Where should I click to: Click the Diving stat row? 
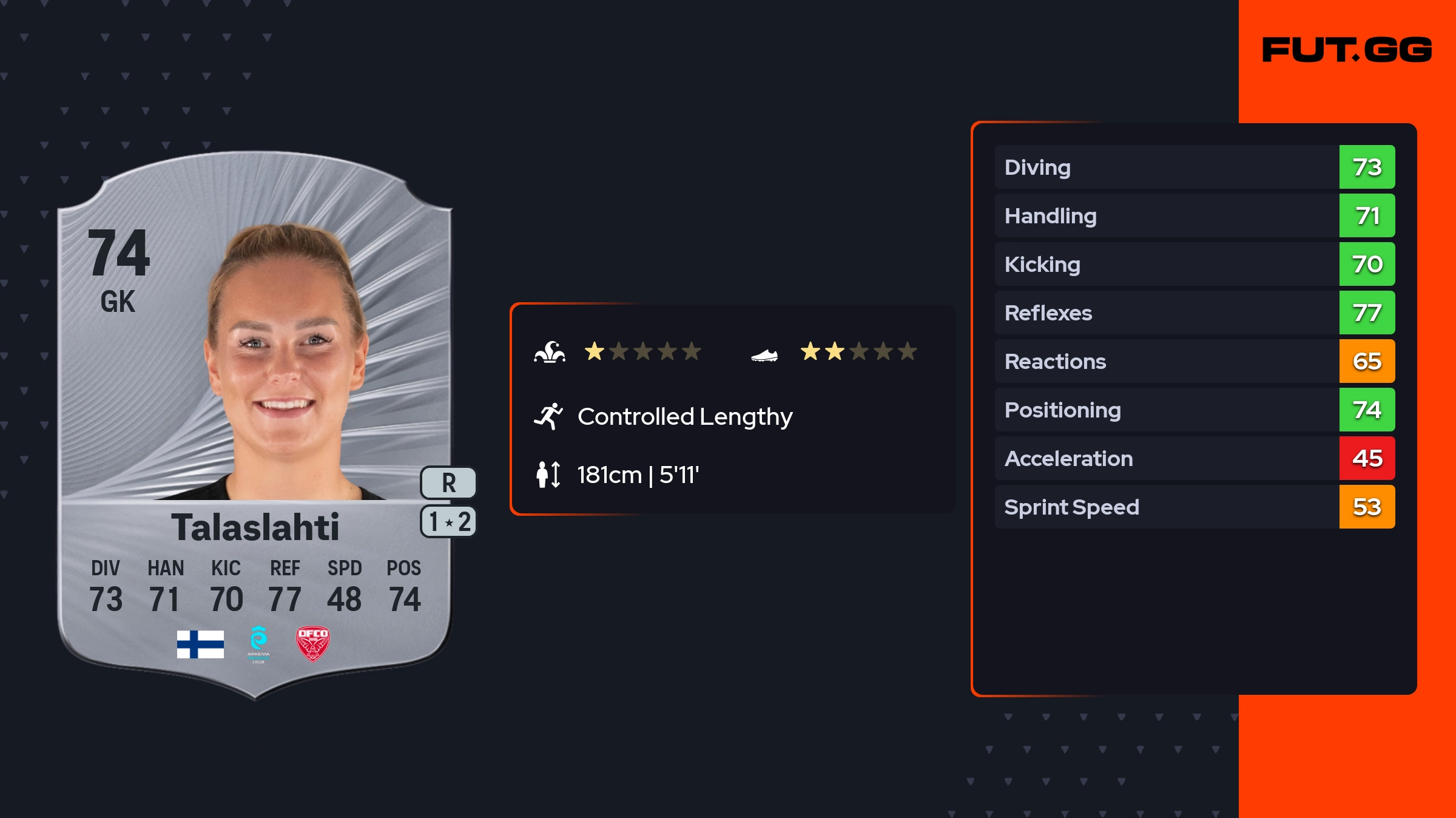(1194, 167)
